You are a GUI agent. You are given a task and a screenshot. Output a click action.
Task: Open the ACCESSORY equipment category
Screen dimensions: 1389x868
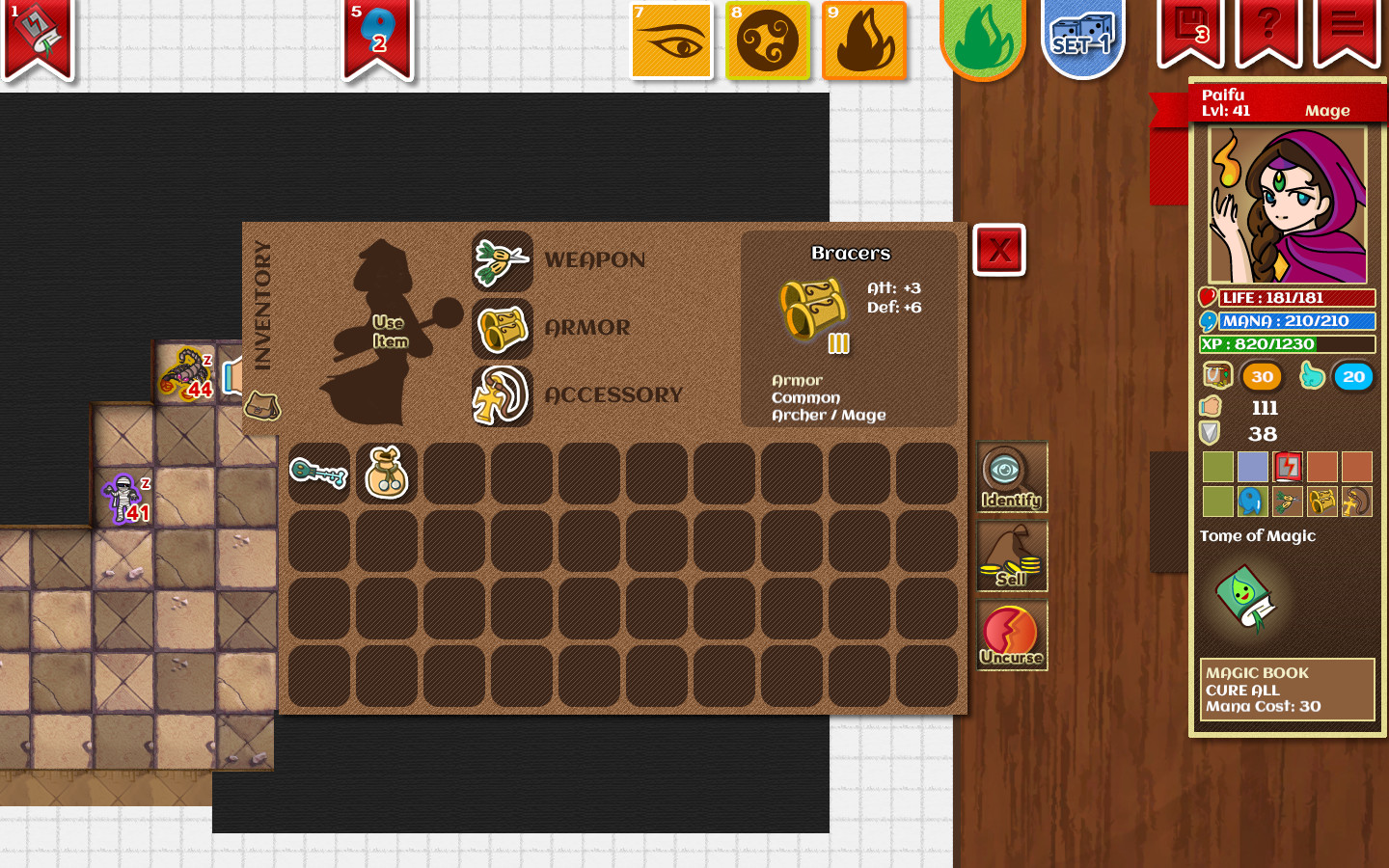[x=502, y=395]
